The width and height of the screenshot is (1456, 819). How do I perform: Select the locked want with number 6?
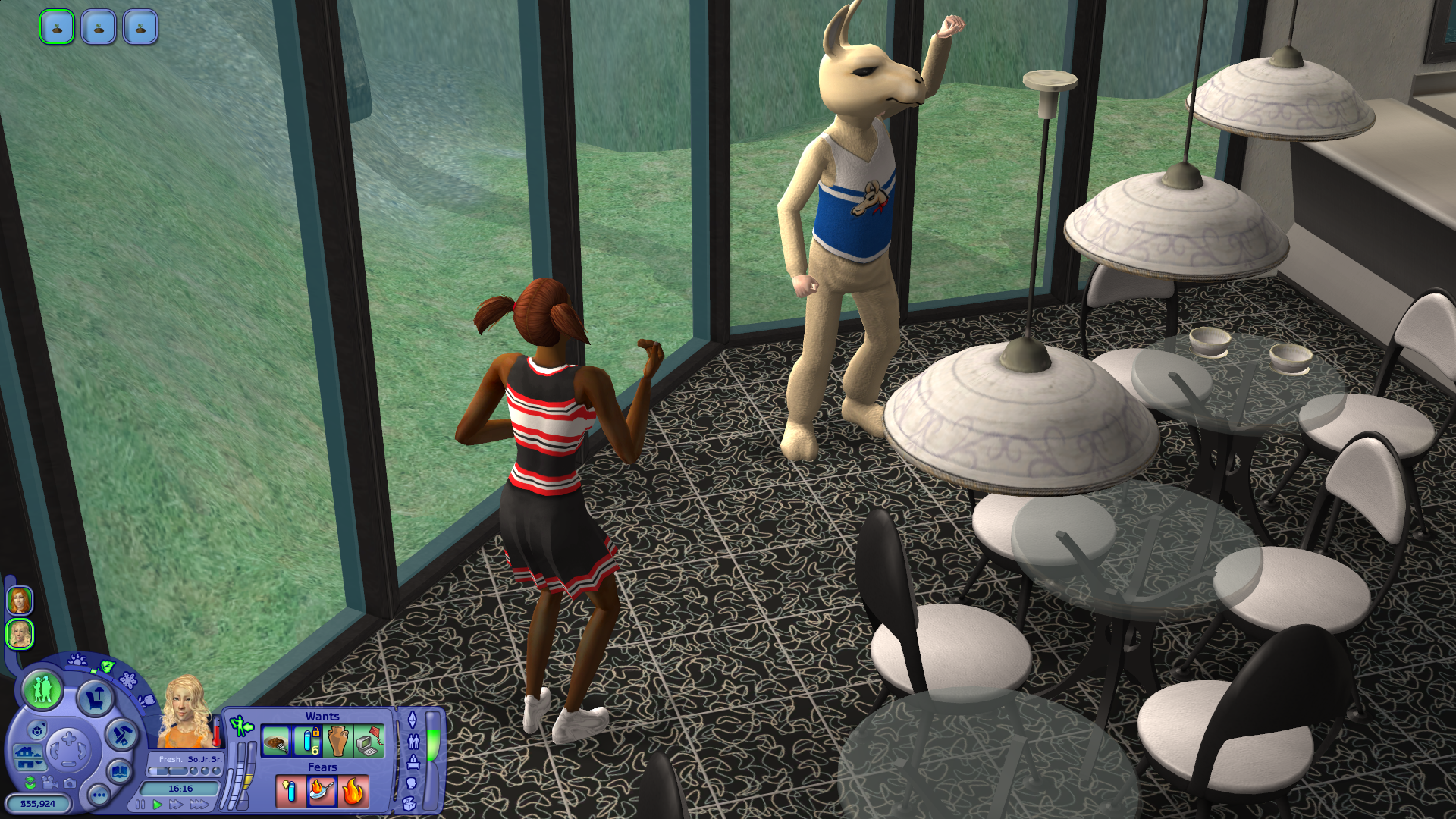pyautogui.click(x=307, y=741)
